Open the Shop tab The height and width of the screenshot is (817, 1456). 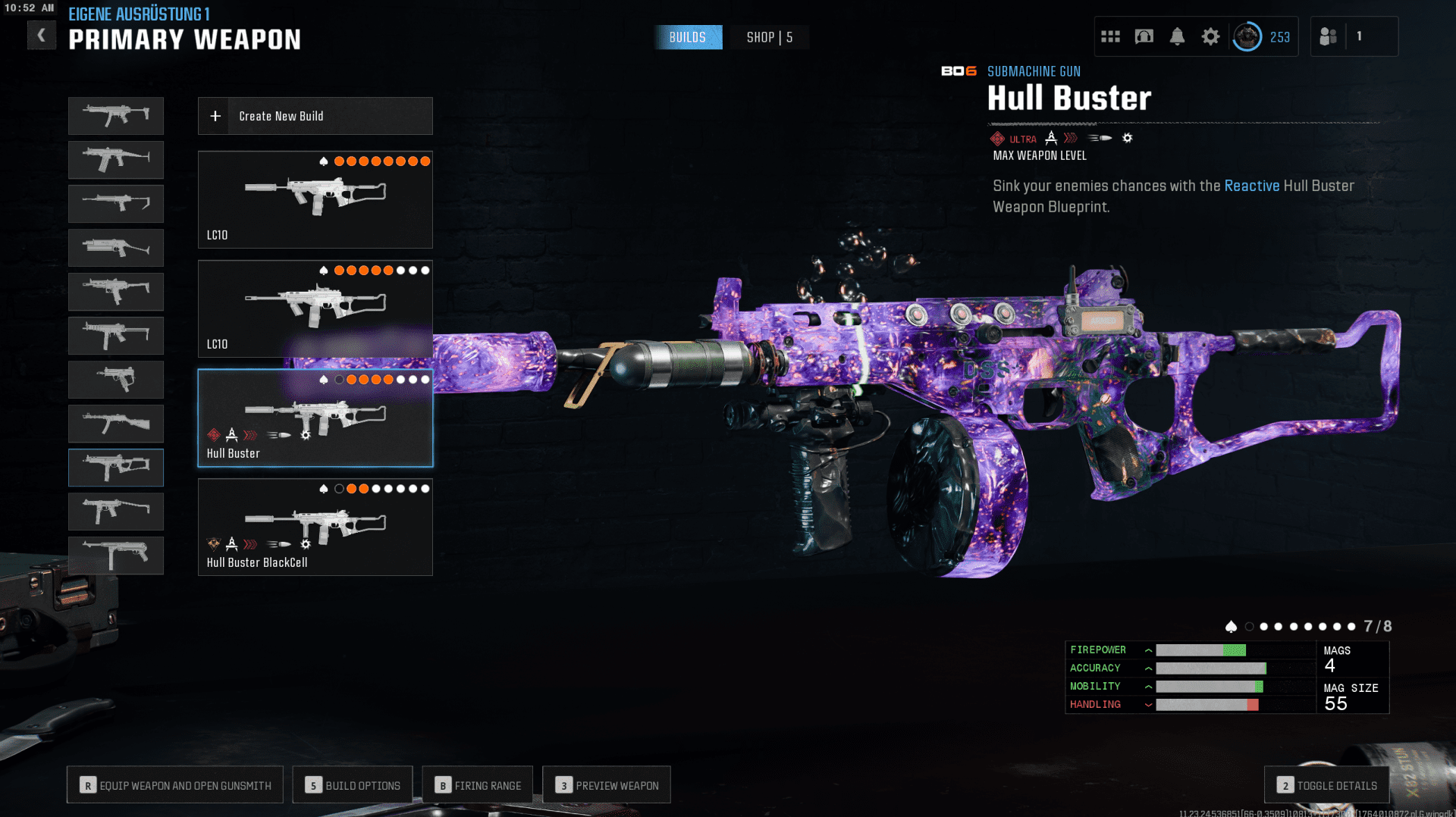[x=769, y=37]
